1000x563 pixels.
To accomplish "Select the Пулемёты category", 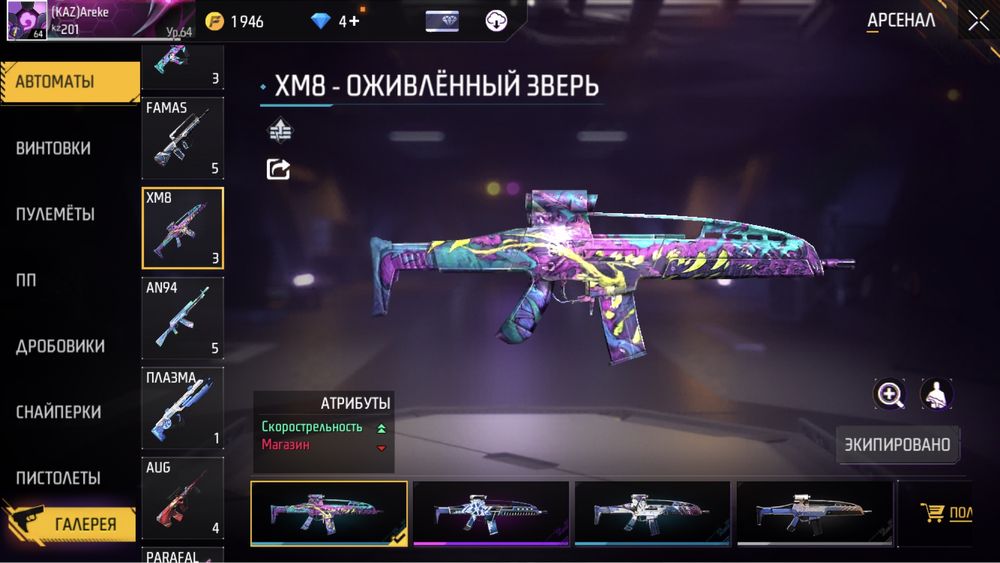I will (56, 214).
